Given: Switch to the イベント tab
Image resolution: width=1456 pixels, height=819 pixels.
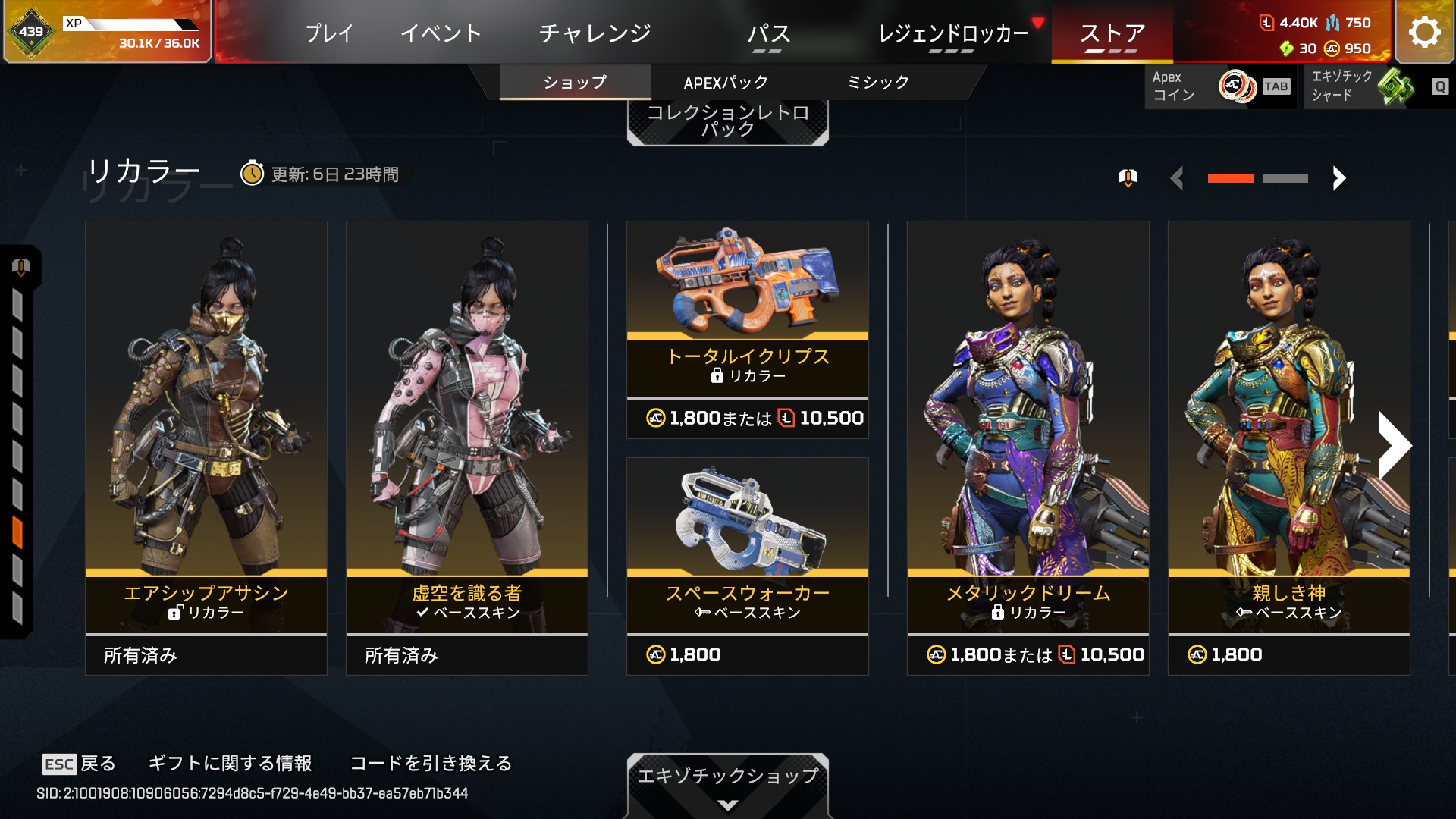Looking at the screenshot, I should 441,33.
